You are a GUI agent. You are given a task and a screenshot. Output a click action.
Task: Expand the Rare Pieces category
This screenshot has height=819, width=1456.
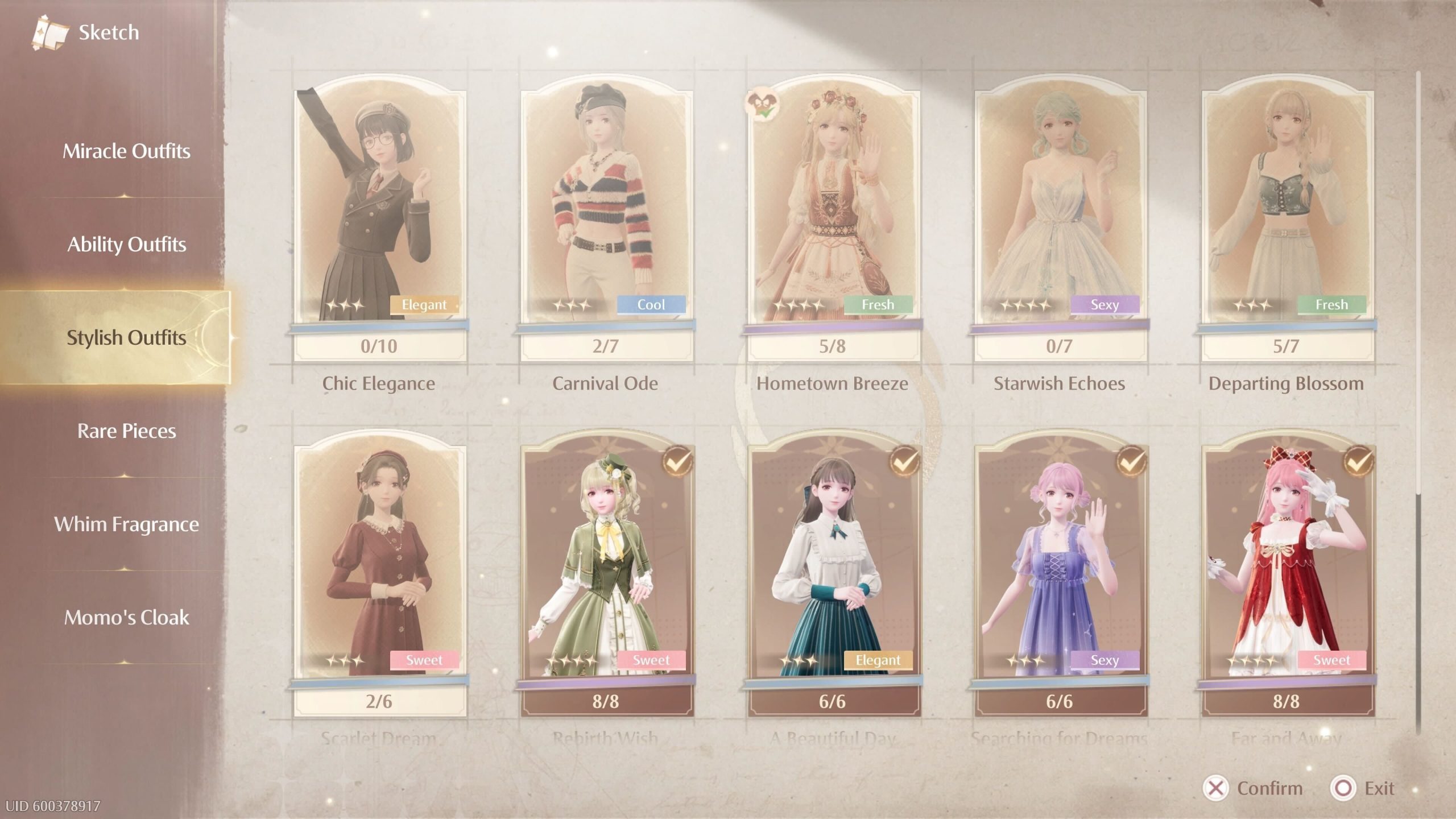click(126, 431)
